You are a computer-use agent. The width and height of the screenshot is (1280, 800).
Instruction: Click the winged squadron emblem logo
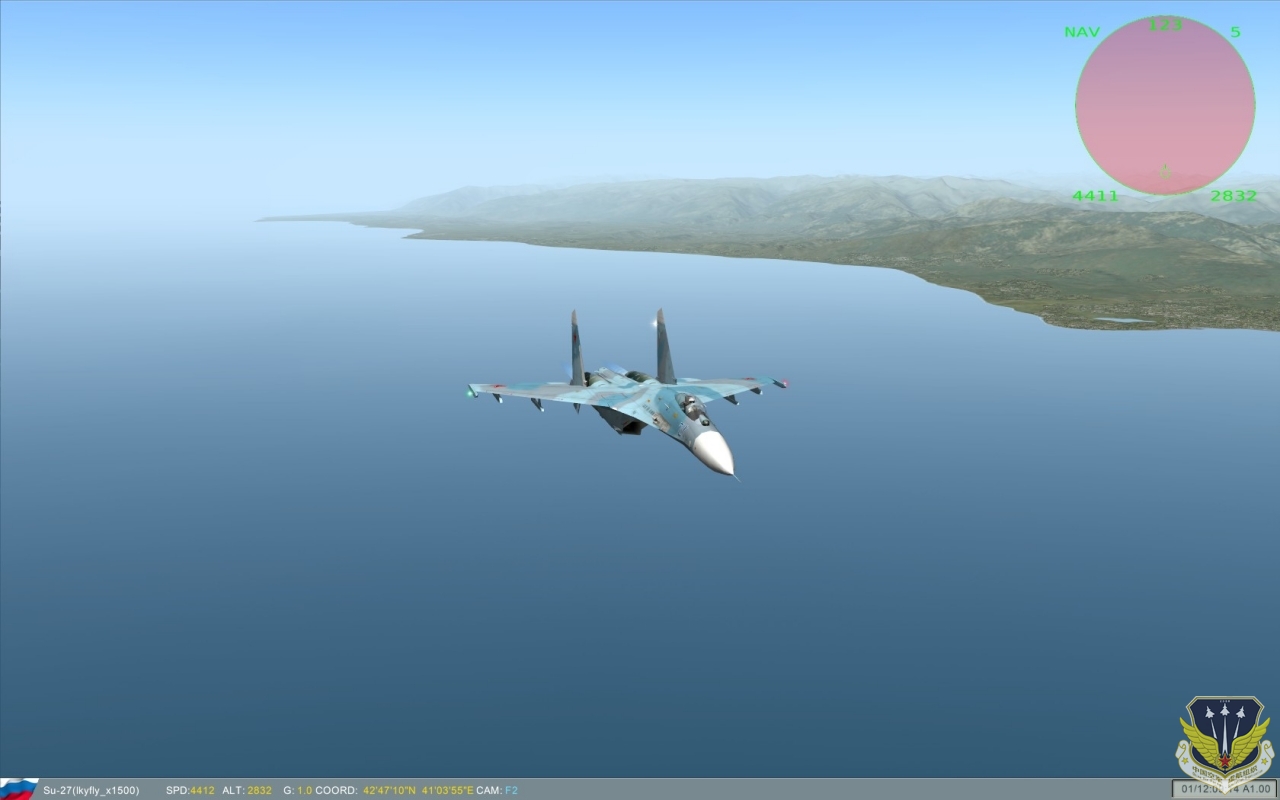(1224, 739)
